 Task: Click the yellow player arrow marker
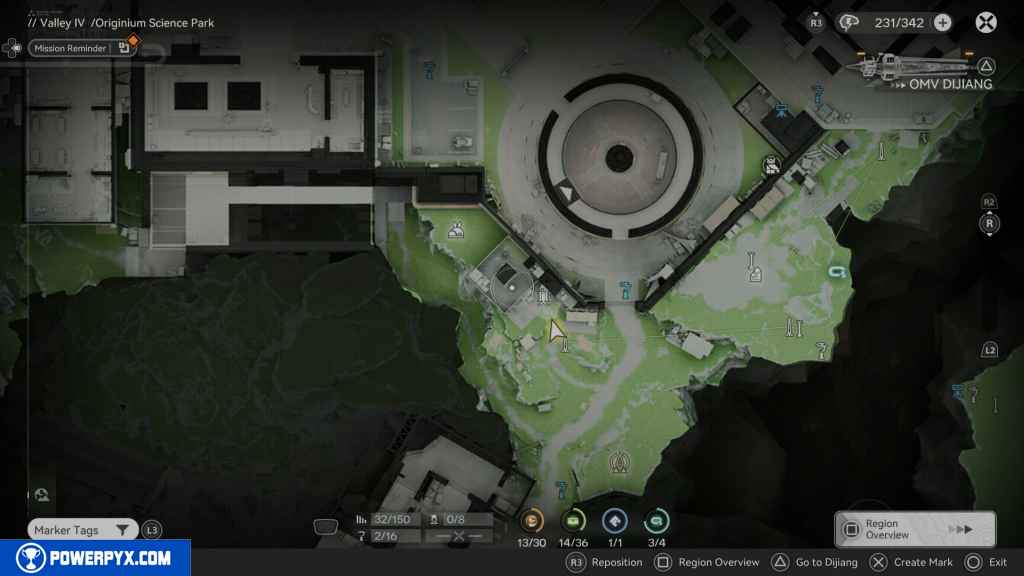[x=556, y=329]
